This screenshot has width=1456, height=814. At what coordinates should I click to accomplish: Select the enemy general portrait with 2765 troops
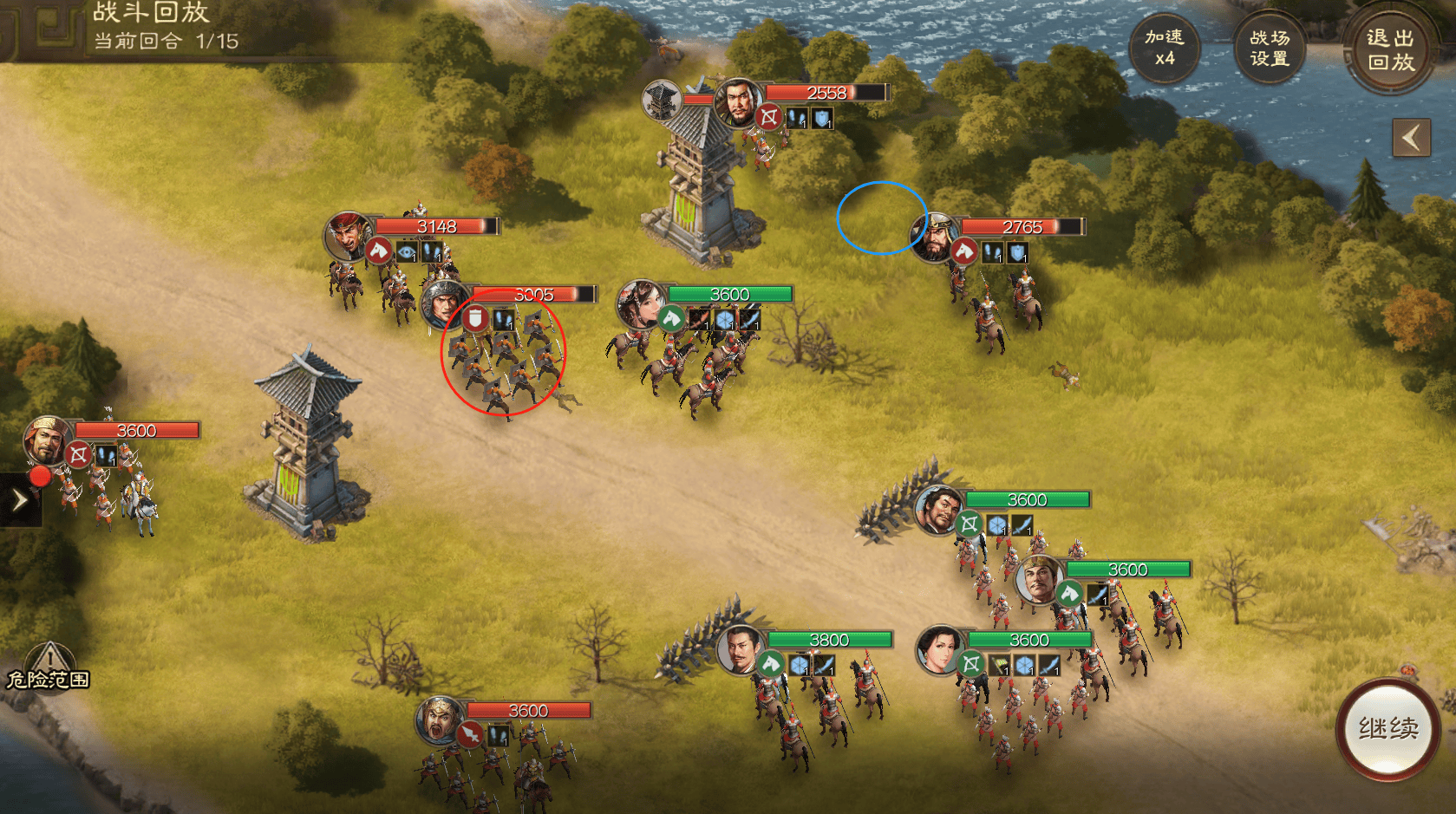(x=933, y=238)
